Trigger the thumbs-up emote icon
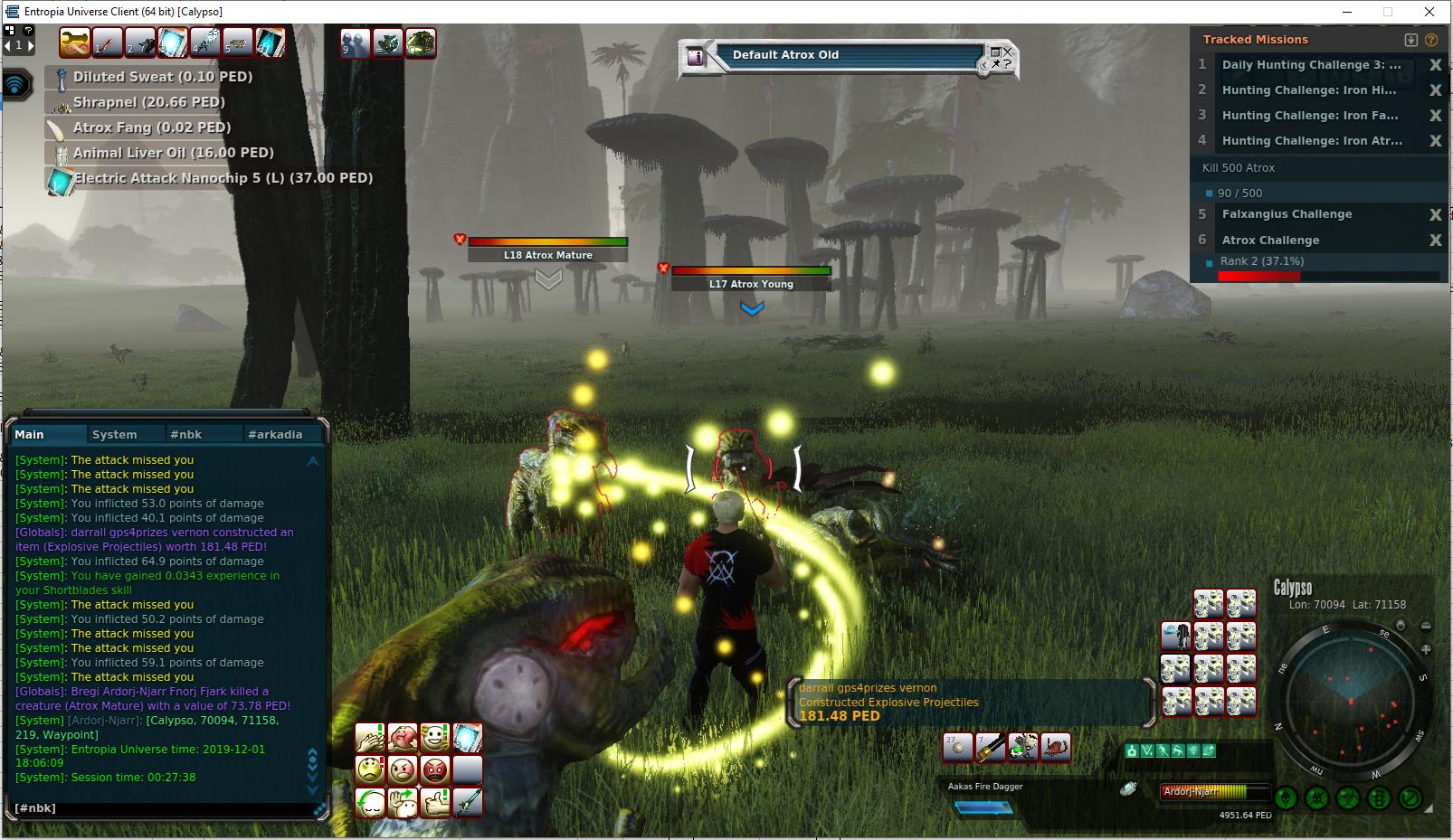Screen dimensions: 1453x840 coord(436,802)
